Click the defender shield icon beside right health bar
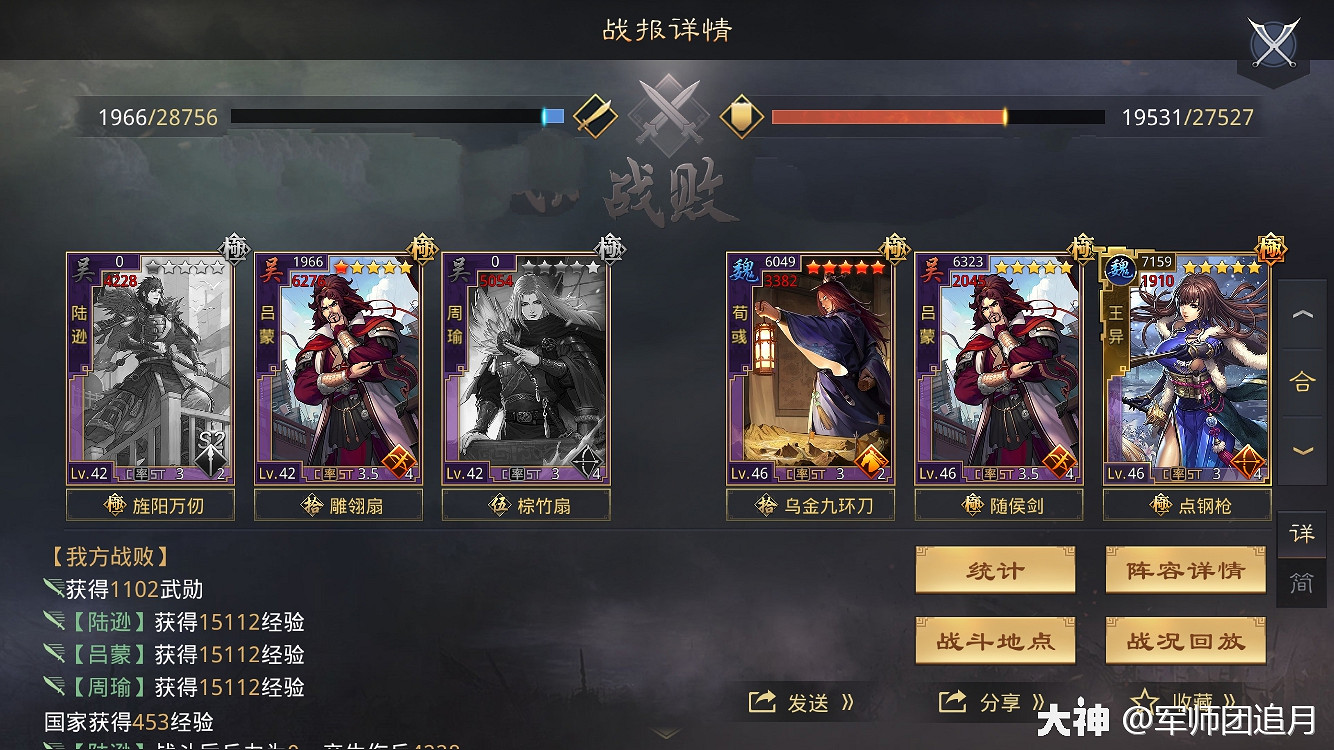Image resolution: width=1334 pixels, height=750 pixels. coord(740,117)
